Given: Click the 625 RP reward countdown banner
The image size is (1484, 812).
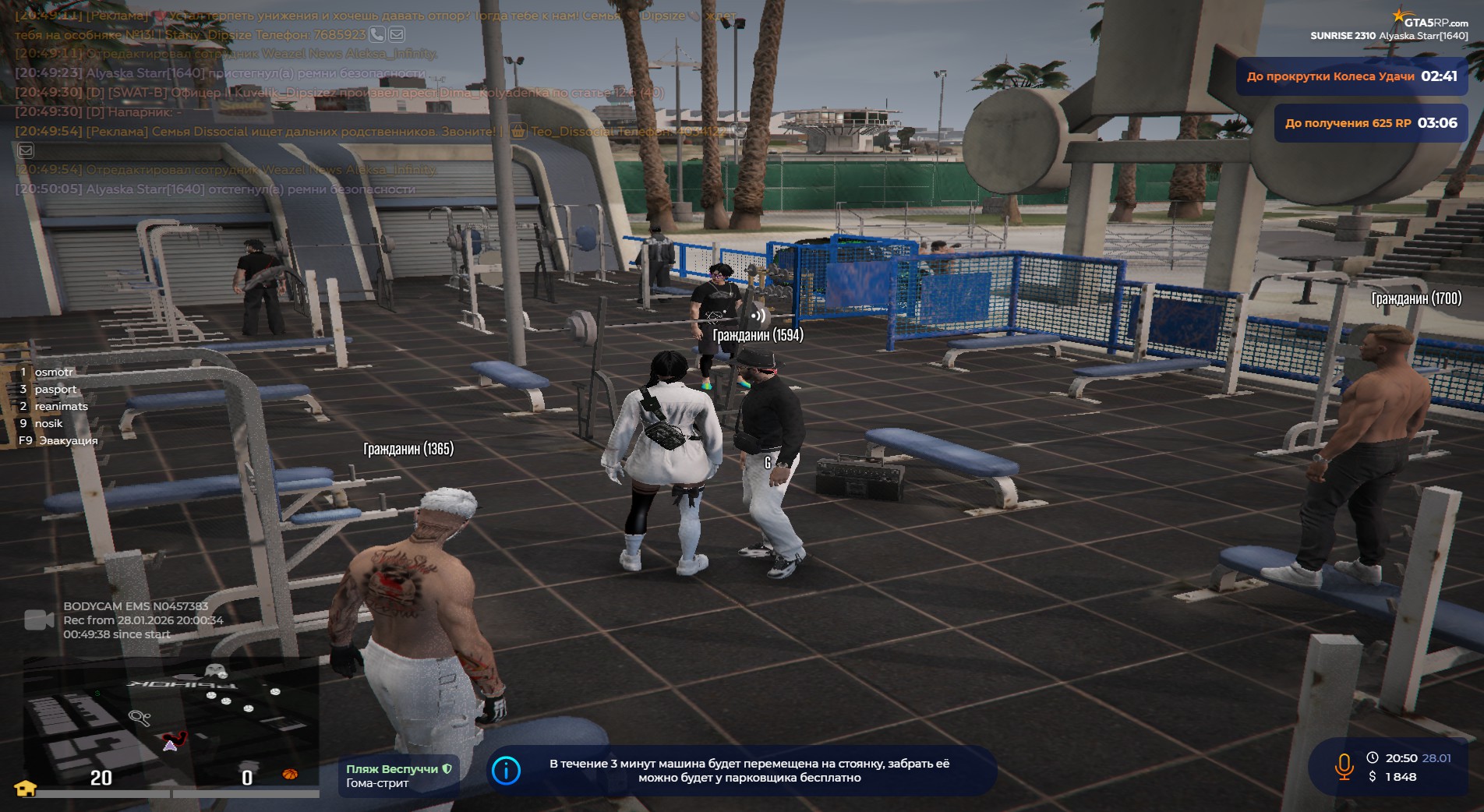Looking at the screenshot, I should point(1370,123).
